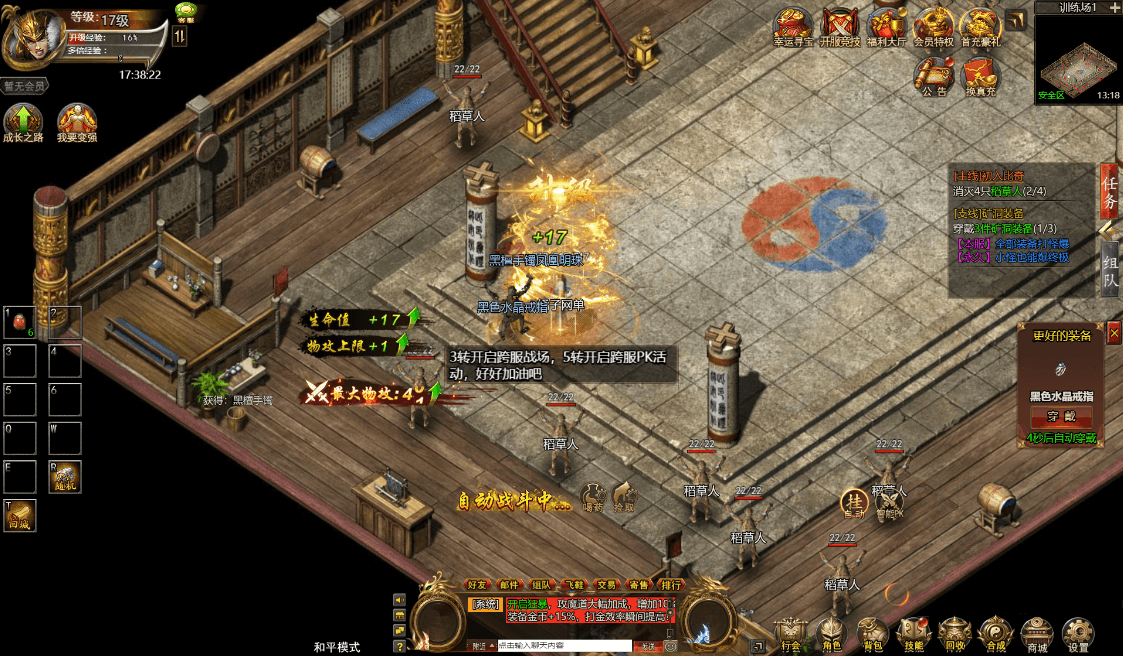Open the 我要变强 get stronger guide

pos(77,122)
